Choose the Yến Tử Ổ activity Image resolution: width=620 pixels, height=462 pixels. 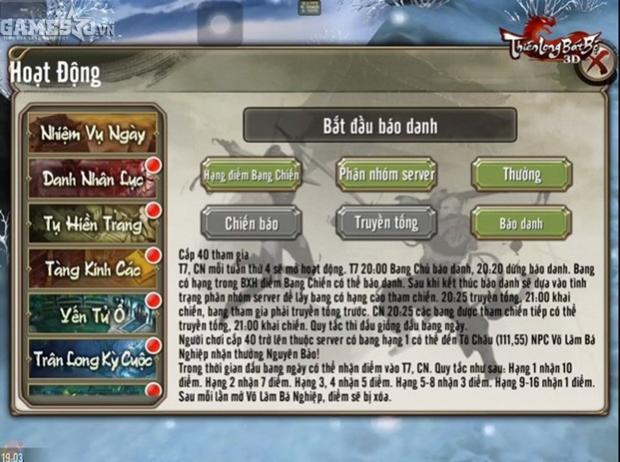(92, 312)
